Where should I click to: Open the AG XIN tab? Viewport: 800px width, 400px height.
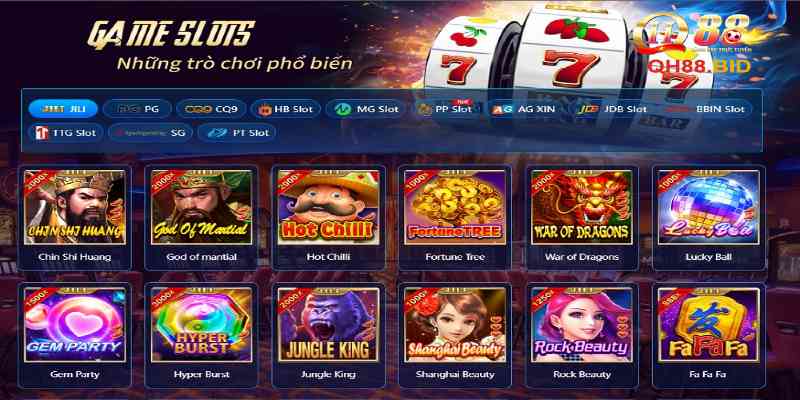(526, 108)
